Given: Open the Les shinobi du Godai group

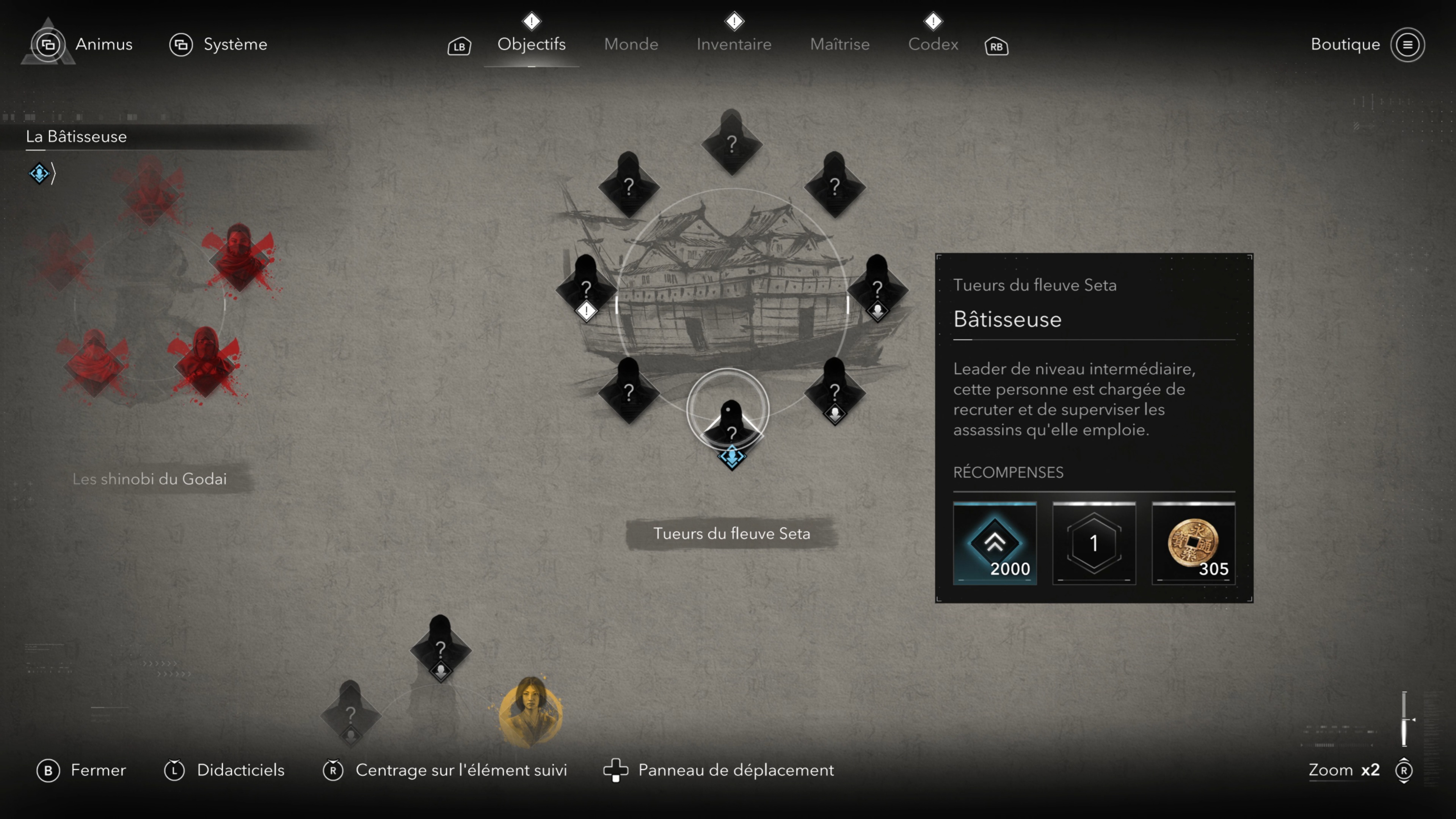Looking at the screenshot, I should click(150, 479).
